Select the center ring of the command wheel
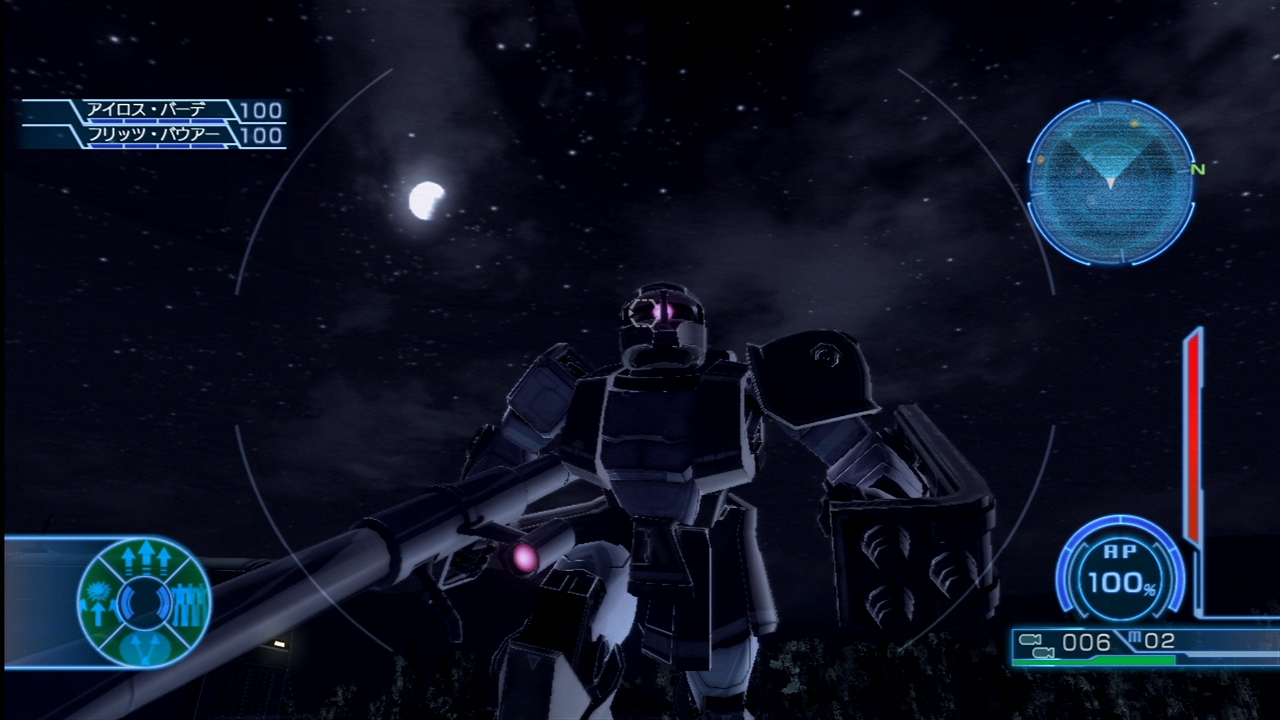Image resolution: width=1280 pixels, height=720 pixels. click(144, 602)
